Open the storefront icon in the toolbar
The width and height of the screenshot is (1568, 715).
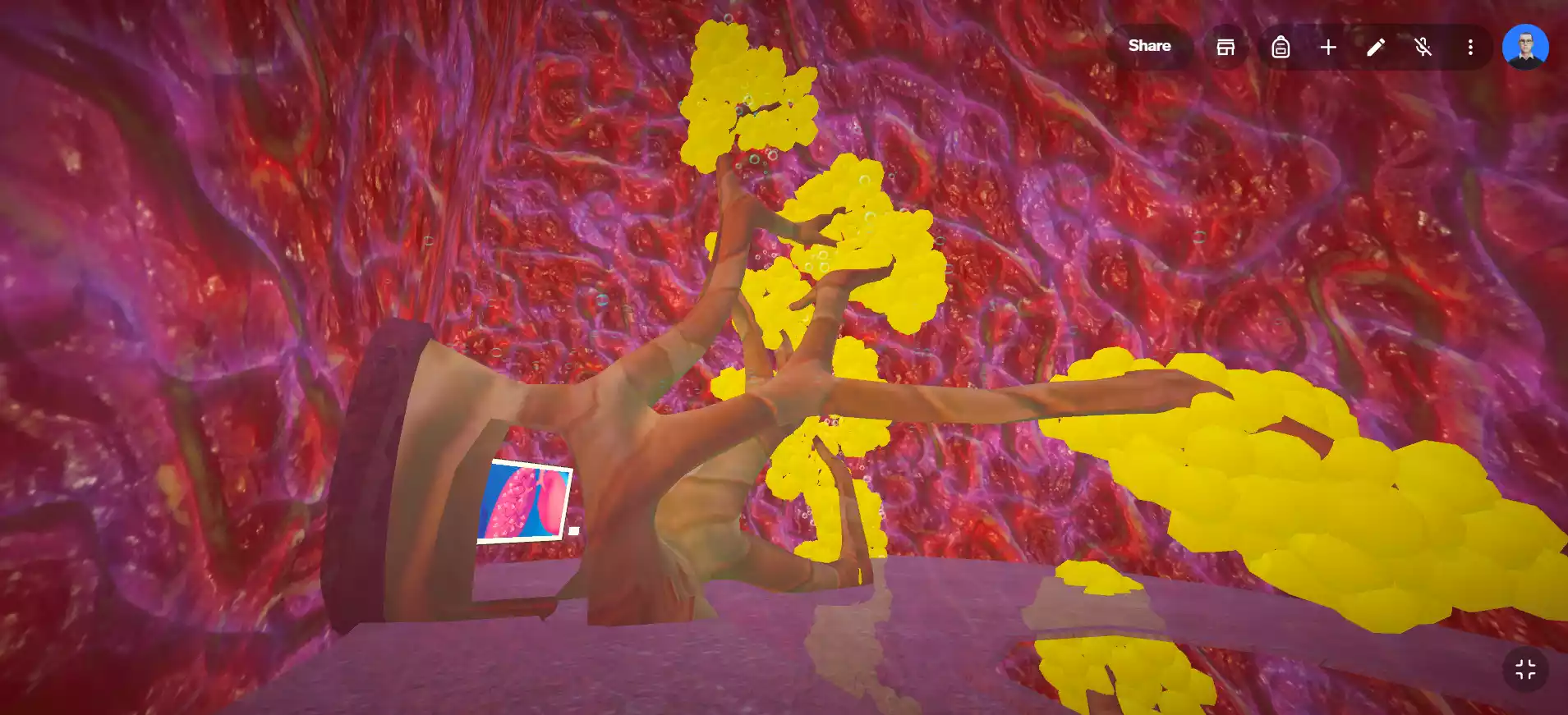click(1225, 47)
